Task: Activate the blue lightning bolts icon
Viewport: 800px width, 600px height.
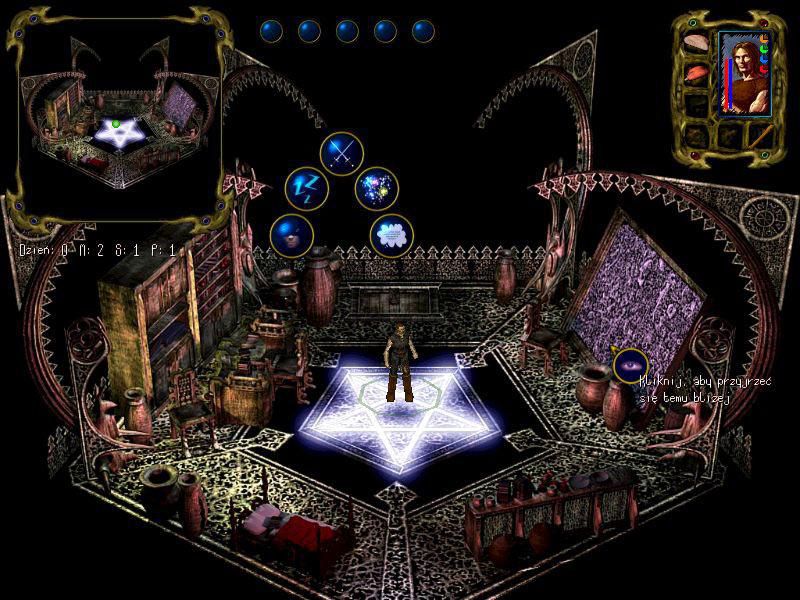Action: click(306, 186)
